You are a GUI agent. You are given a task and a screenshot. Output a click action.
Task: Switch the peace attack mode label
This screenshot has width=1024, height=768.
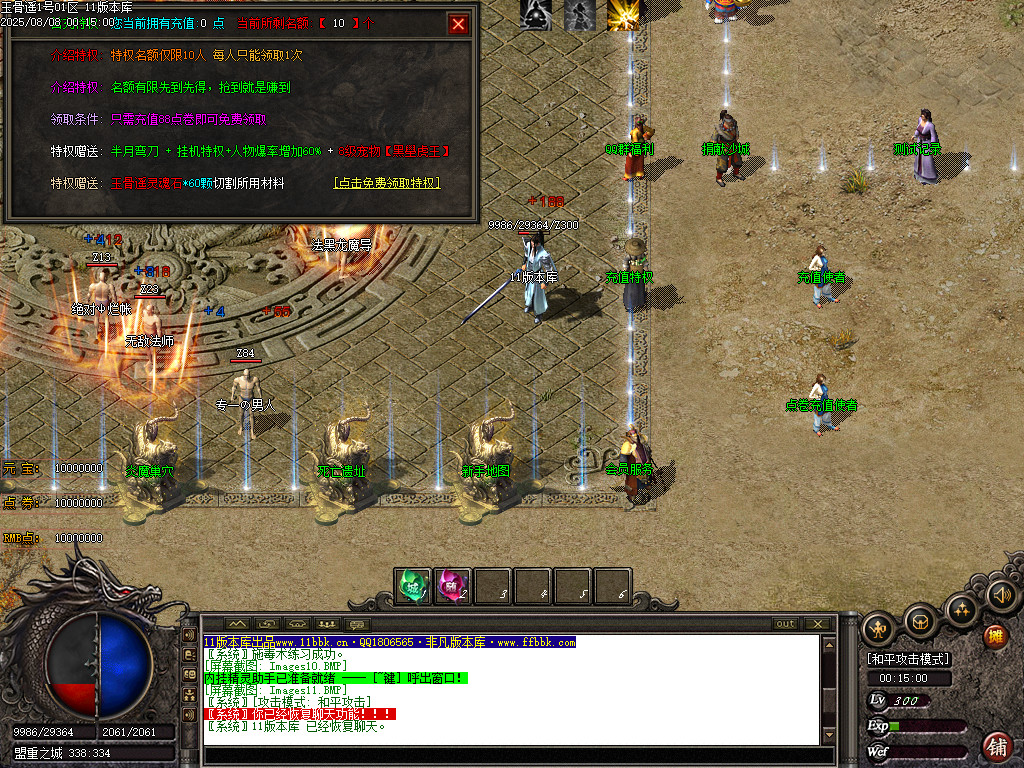908,660
